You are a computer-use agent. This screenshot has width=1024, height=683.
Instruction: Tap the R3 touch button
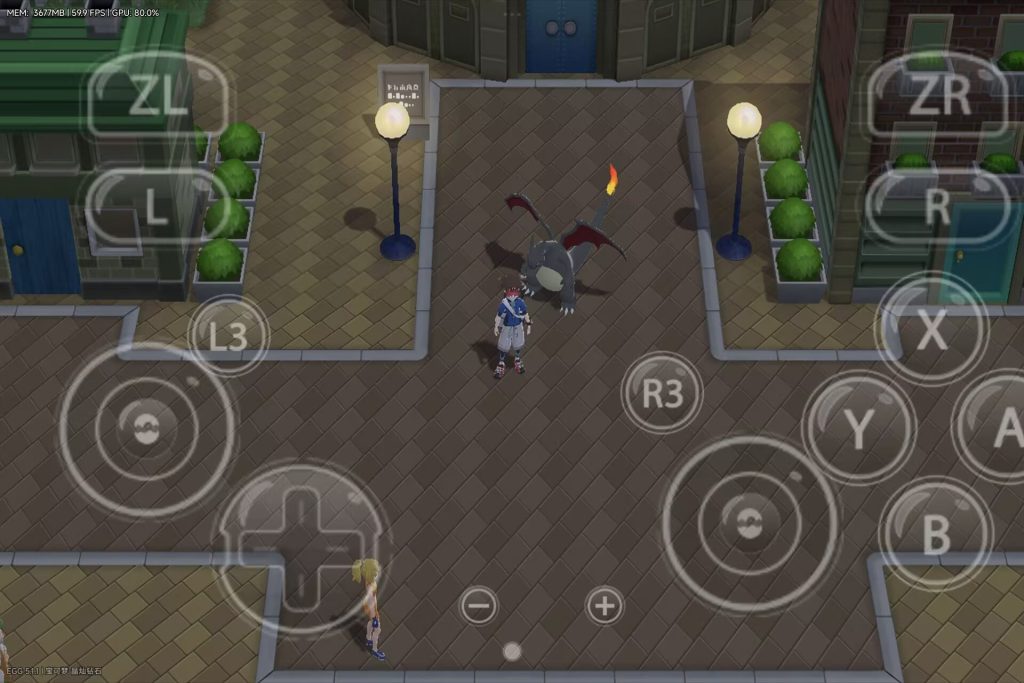tap(661, 393)
